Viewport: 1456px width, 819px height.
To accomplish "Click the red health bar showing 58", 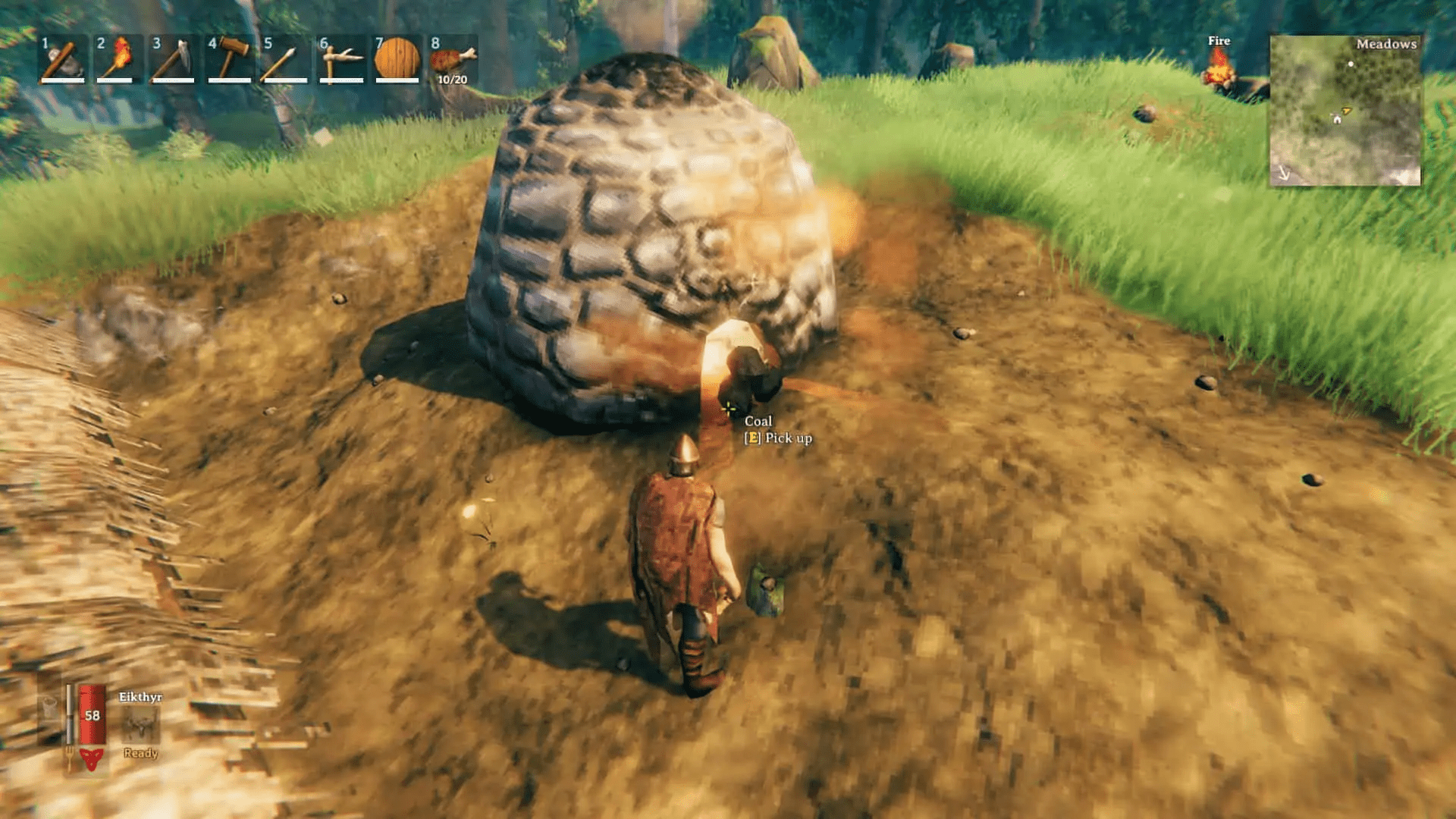I will tap(91, 715).
